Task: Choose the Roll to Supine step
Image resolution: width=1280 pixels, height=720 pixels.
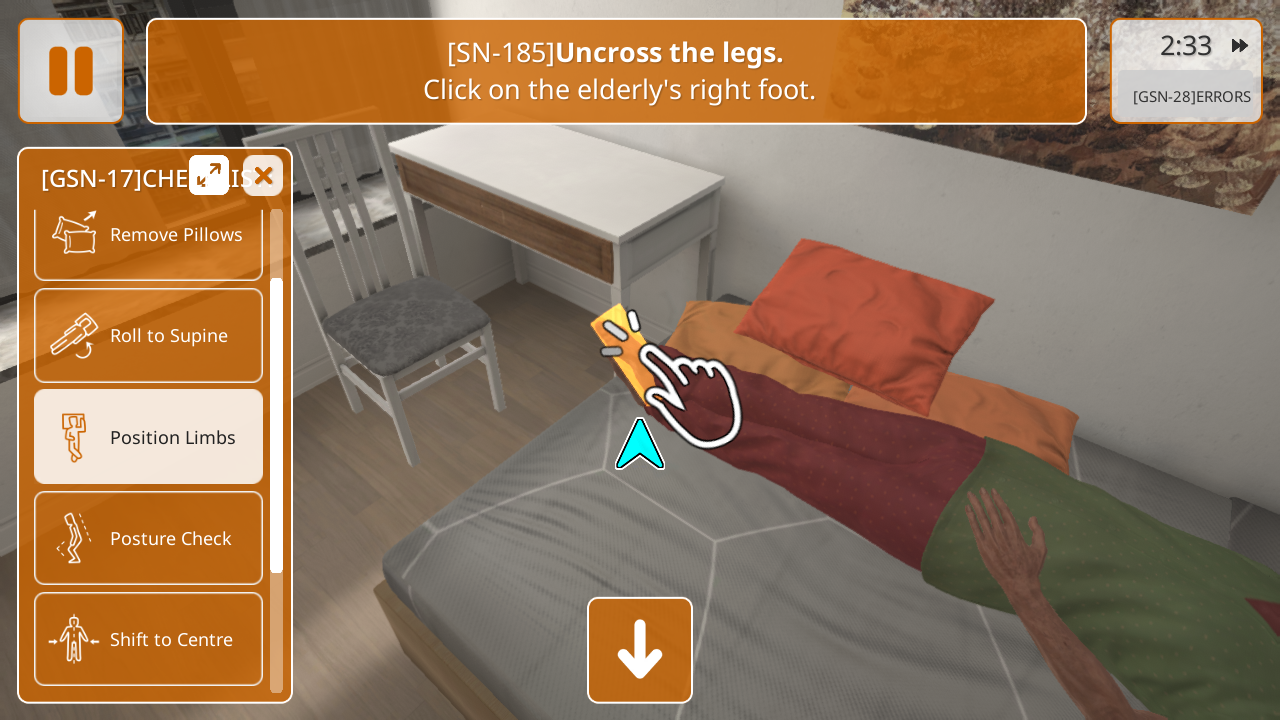Action: tap(149, 336)
